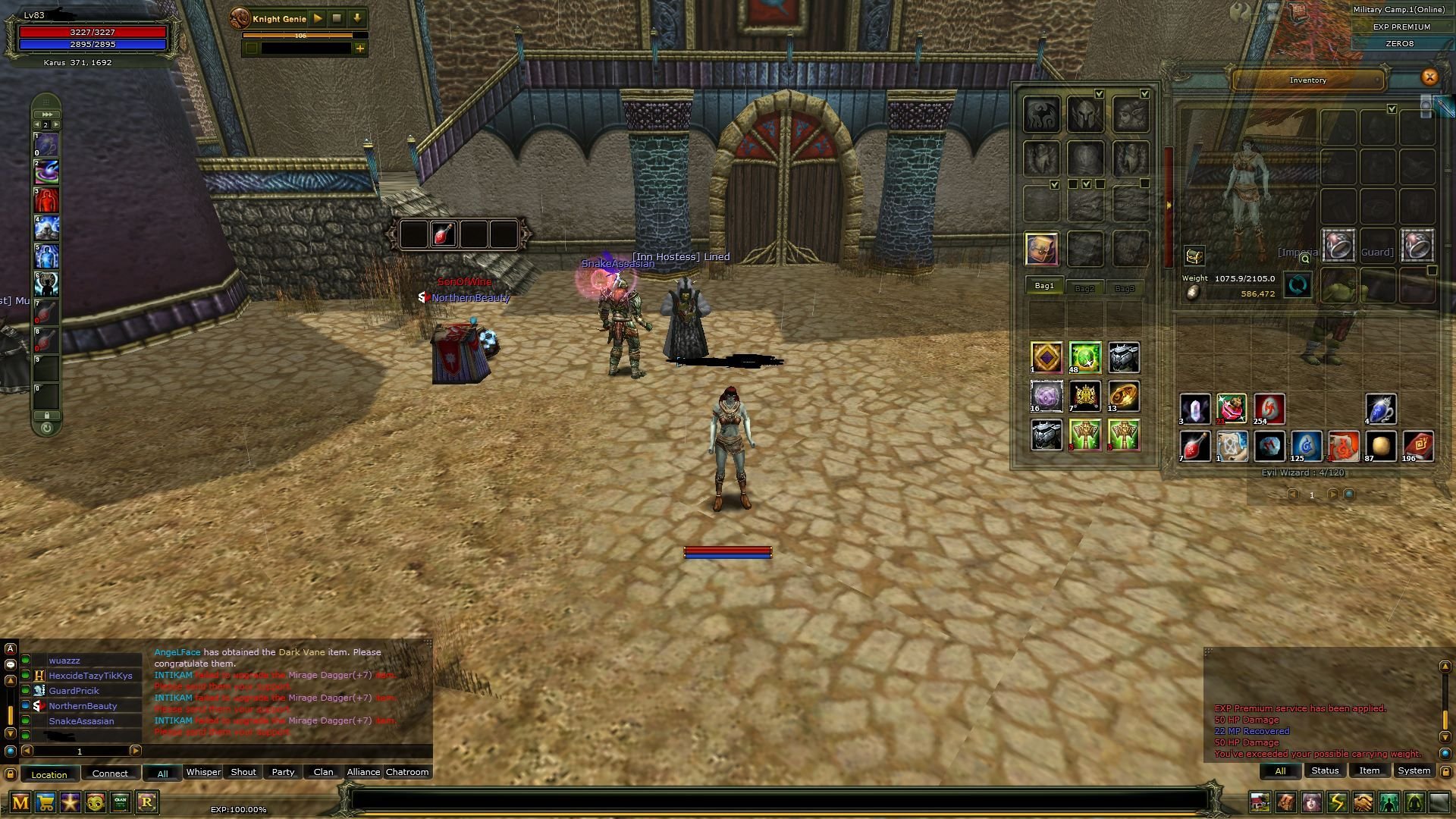Filter the info log by Status
Image resolution: width=1456 pixels, height=819 pixels.
pyautogui.click(x=1325, y=770)
